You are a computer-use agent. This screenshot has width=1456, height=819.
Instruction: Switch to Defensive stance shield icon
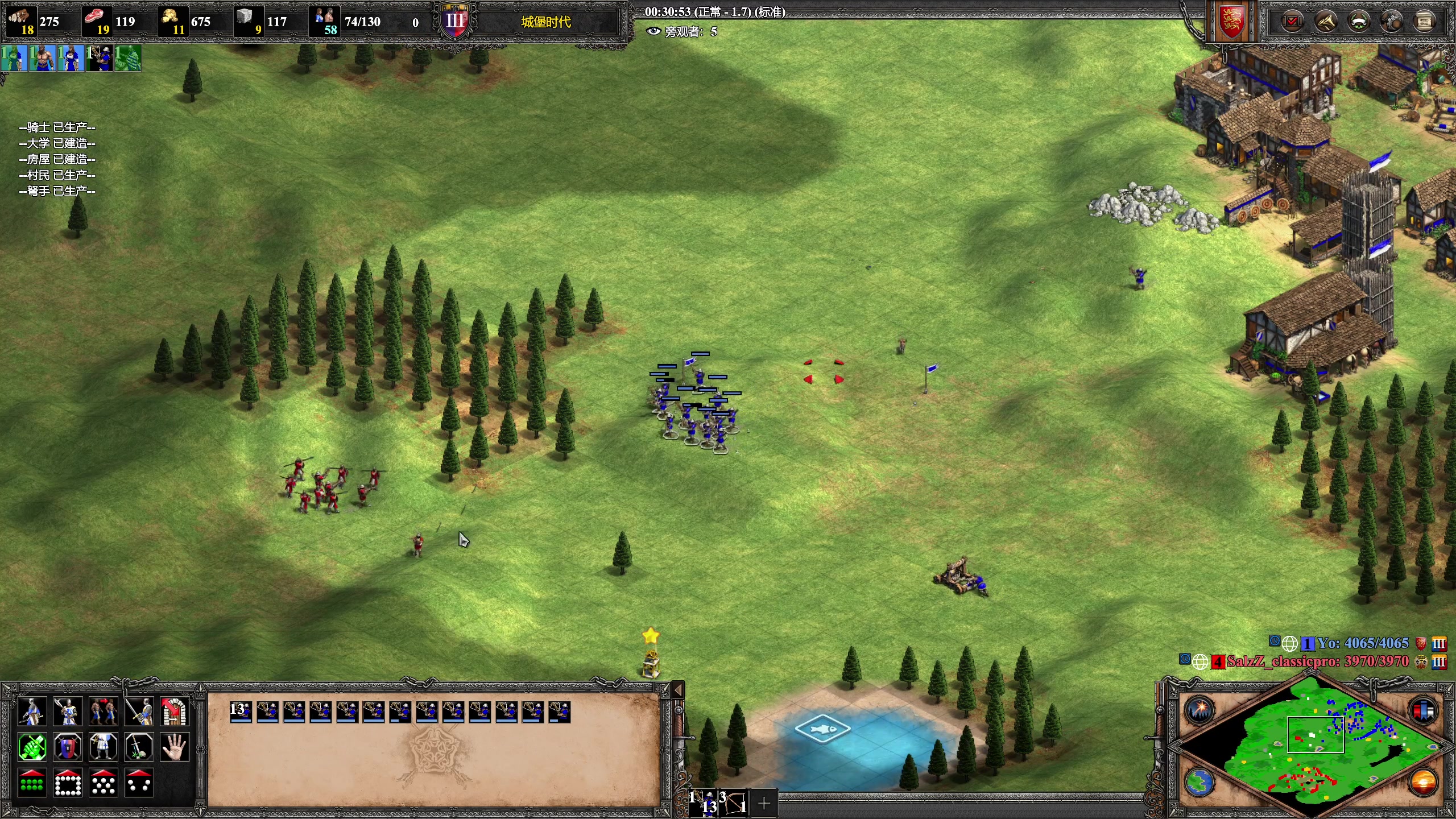68,747
